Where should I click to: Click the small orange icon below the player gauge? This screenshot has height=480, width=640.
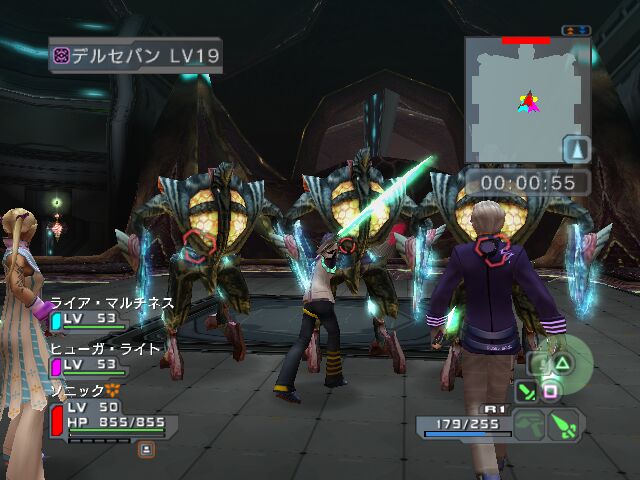pyautogui.click(x=146, y=450)
